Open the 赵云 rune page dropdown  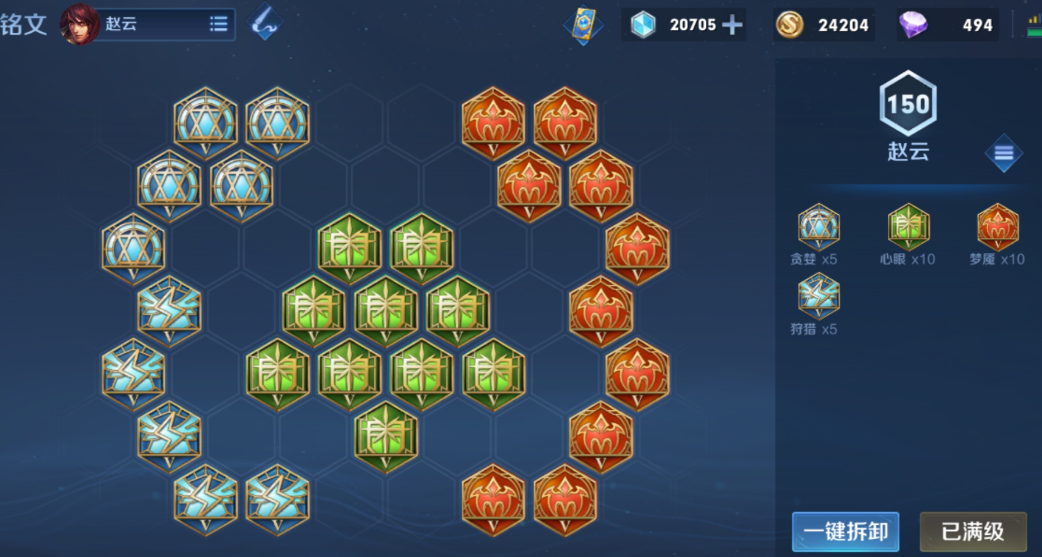click(x=219, y=25)
